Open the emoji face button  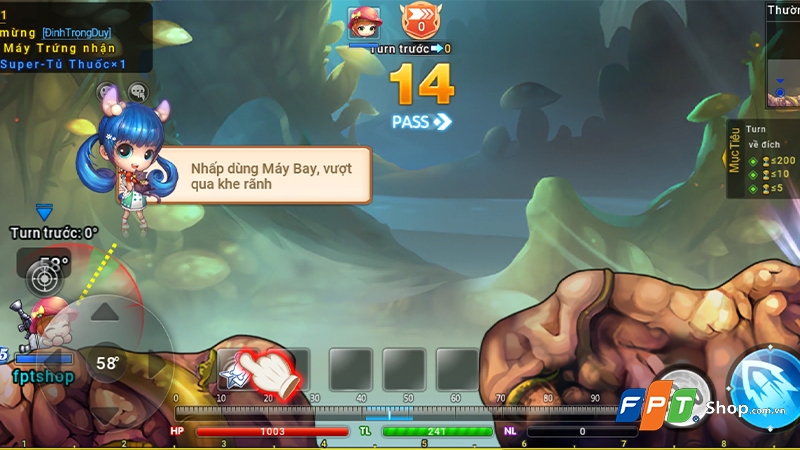point(108,93)
